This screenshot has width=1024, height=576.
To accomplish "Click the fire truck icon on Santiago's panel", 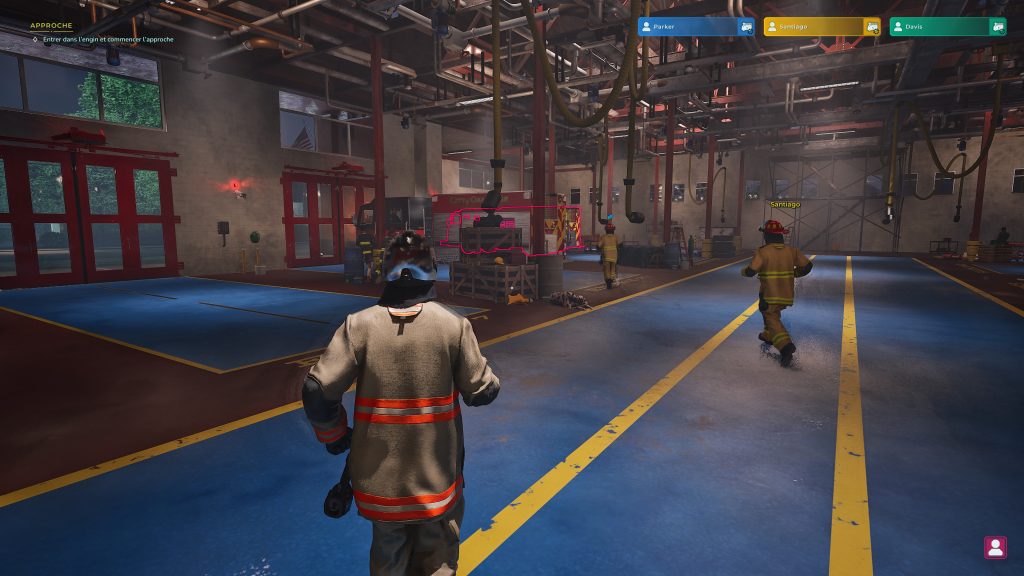I will pyautogui.click(x=872, y=27).
